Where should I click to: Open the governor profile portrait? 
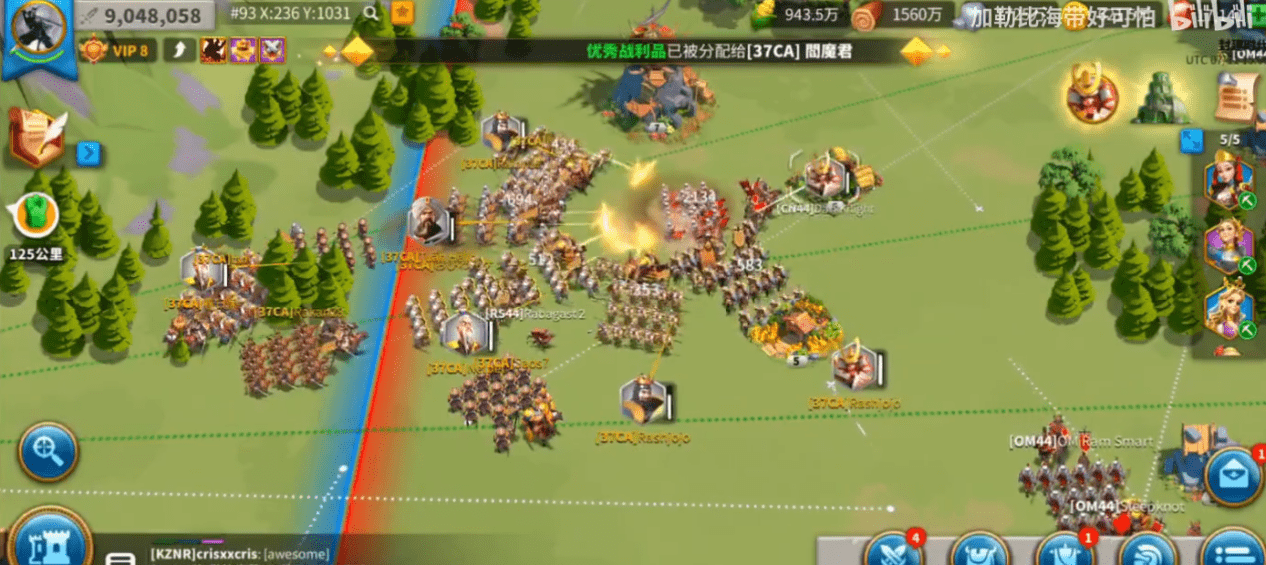[x=39, y=29]
